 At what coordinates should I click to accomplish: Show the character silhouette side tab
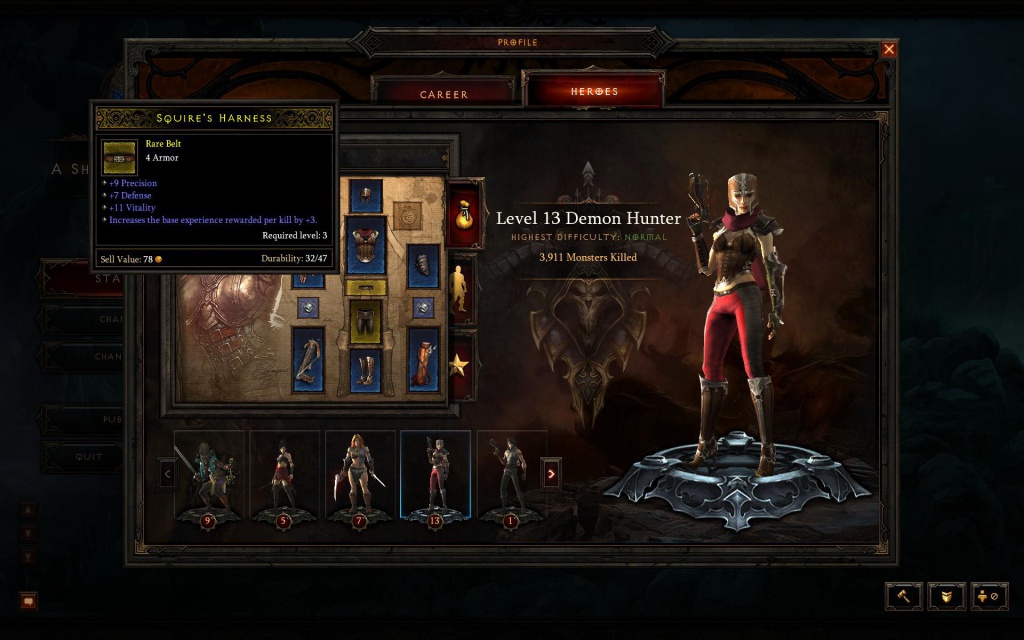461,289
